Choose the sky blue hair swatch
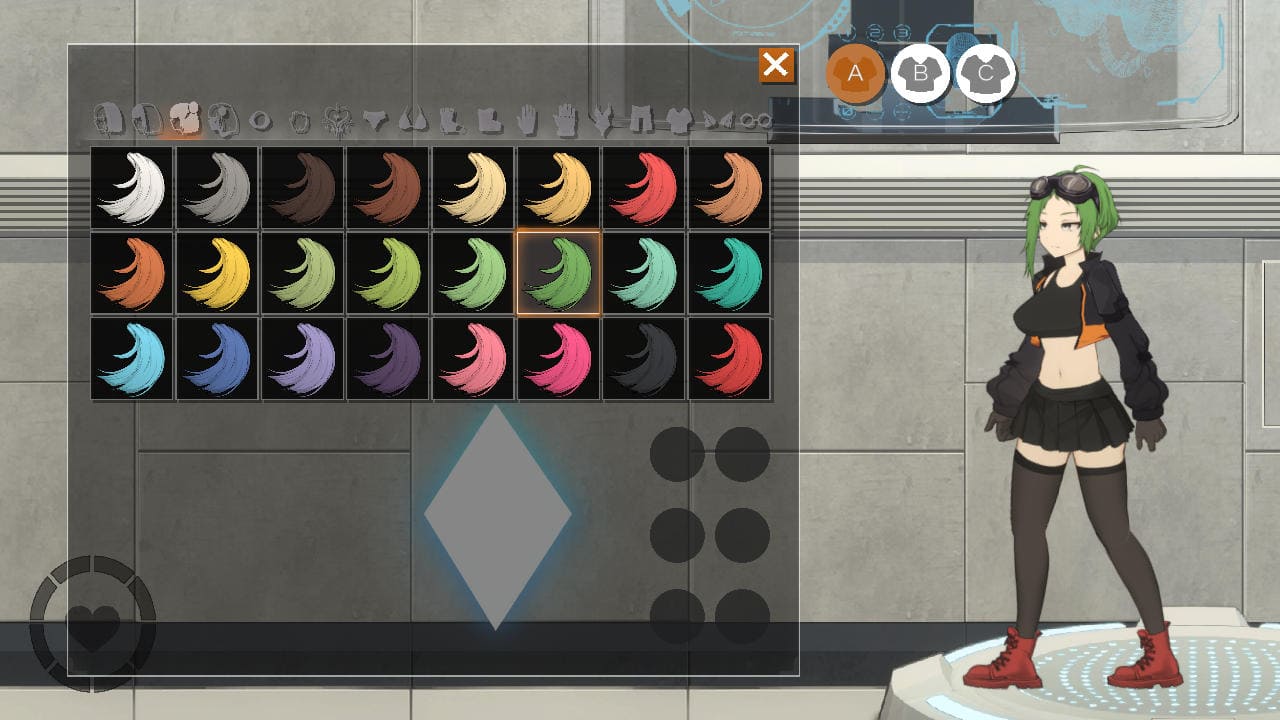 [132, 358]
